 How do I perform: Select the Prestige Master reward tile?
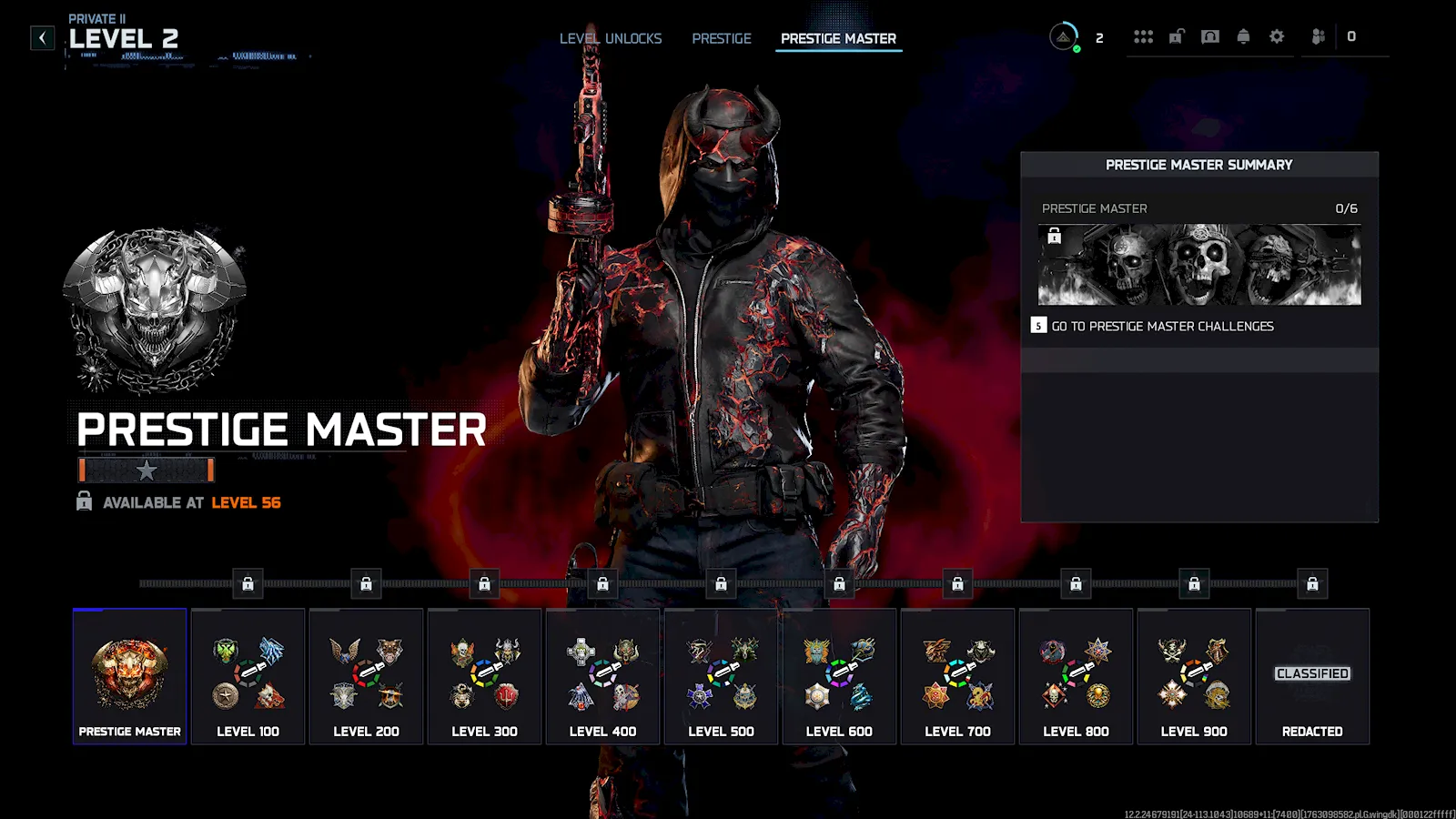pos(129,676)
